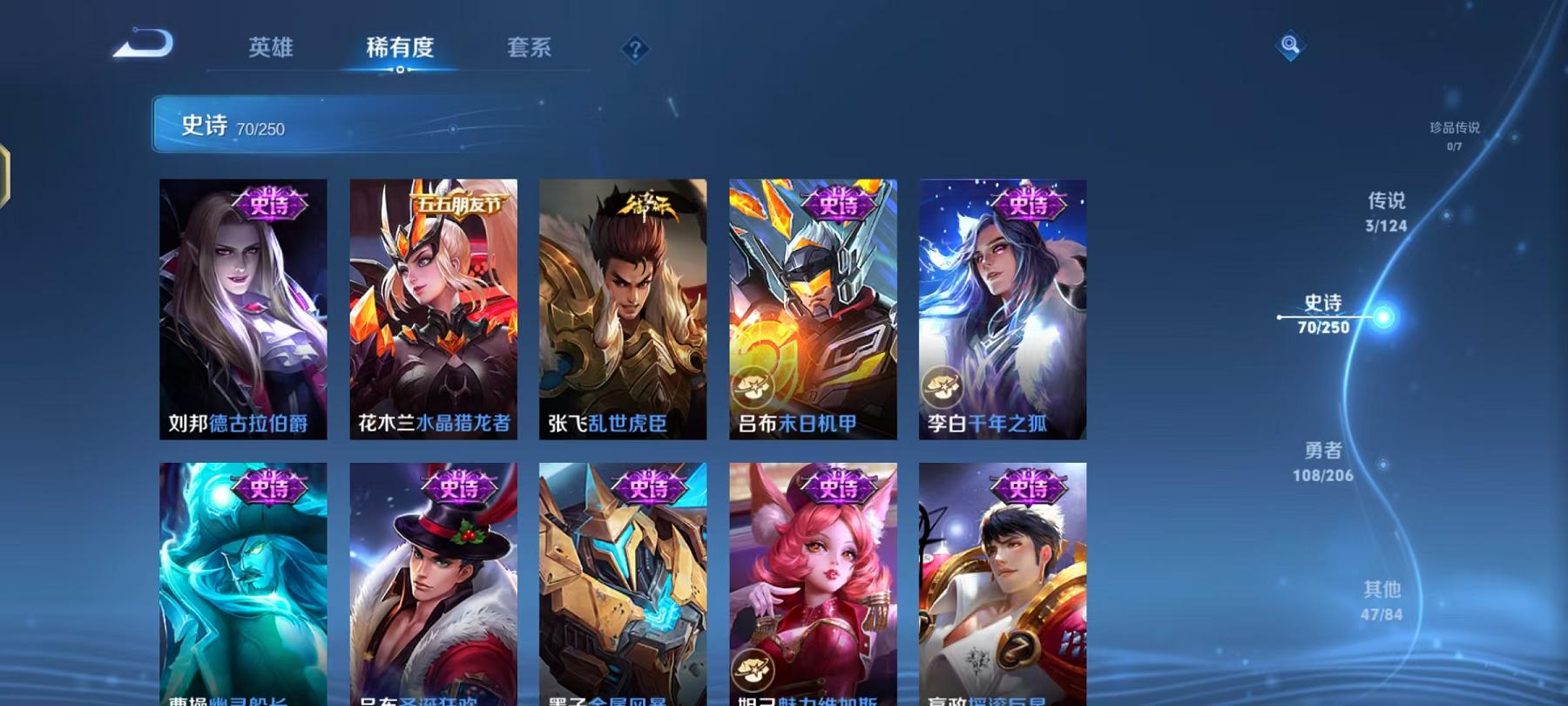Viewport: 1568px width, 706px height.
Task: Click the 史诗 badge on 刘邦's skin card
Action: [x=270, y=201]
